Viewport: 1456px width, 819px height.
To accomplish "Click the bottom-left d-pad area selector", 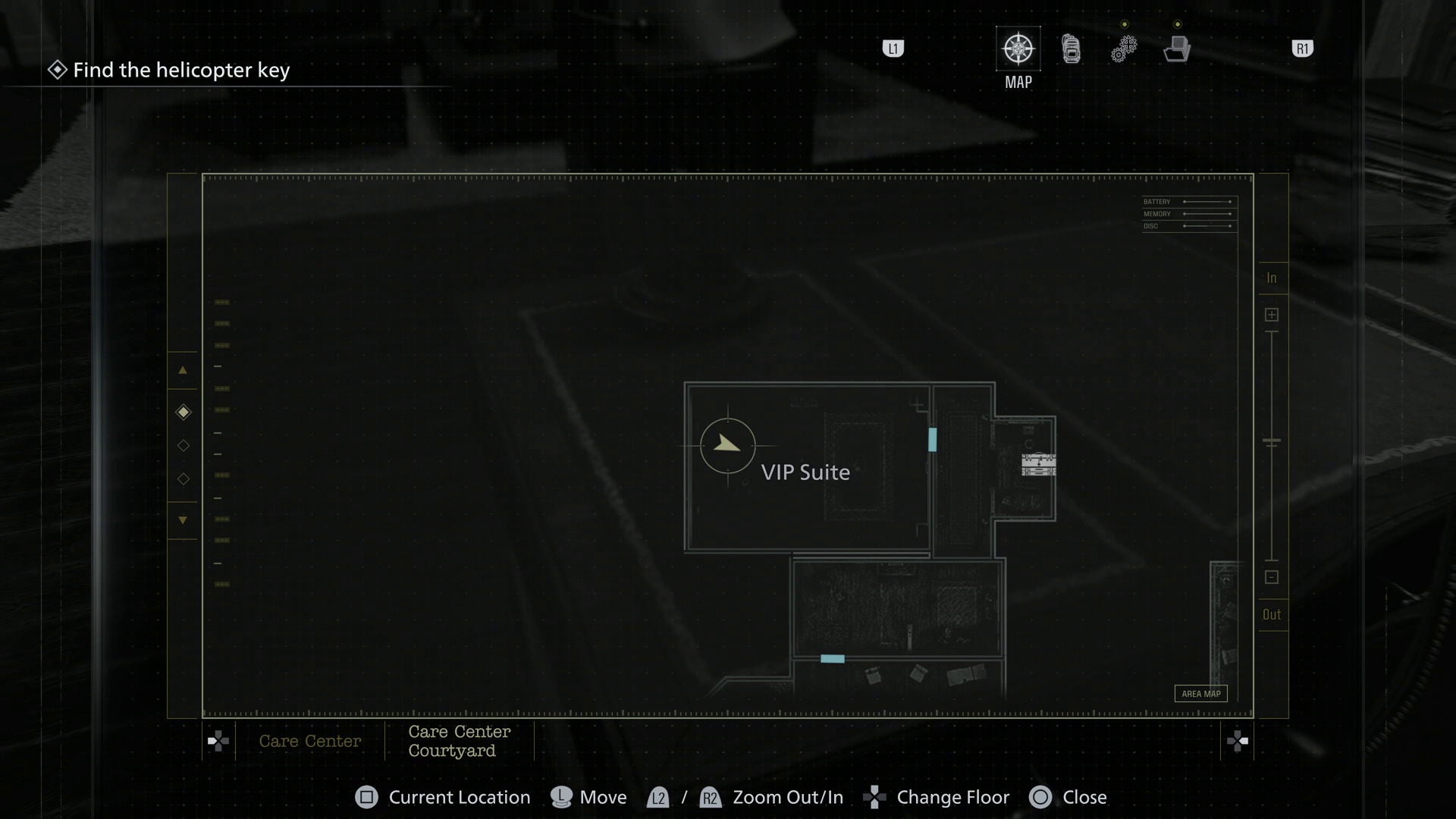I will click(x=218, y=741).
